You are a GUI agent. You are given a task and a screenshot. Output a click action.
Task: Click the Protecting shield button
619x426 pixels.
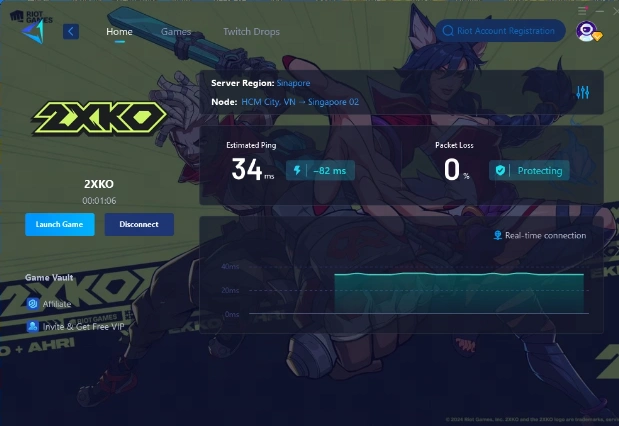pos(530,170)
